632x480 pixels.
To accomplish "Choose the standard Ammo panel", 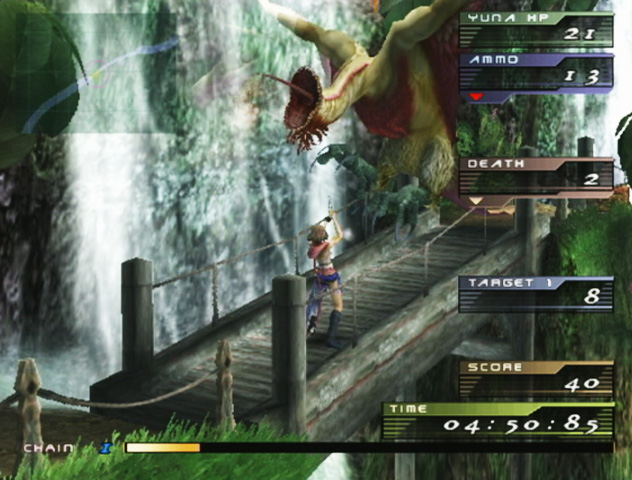I will (535, 73).
